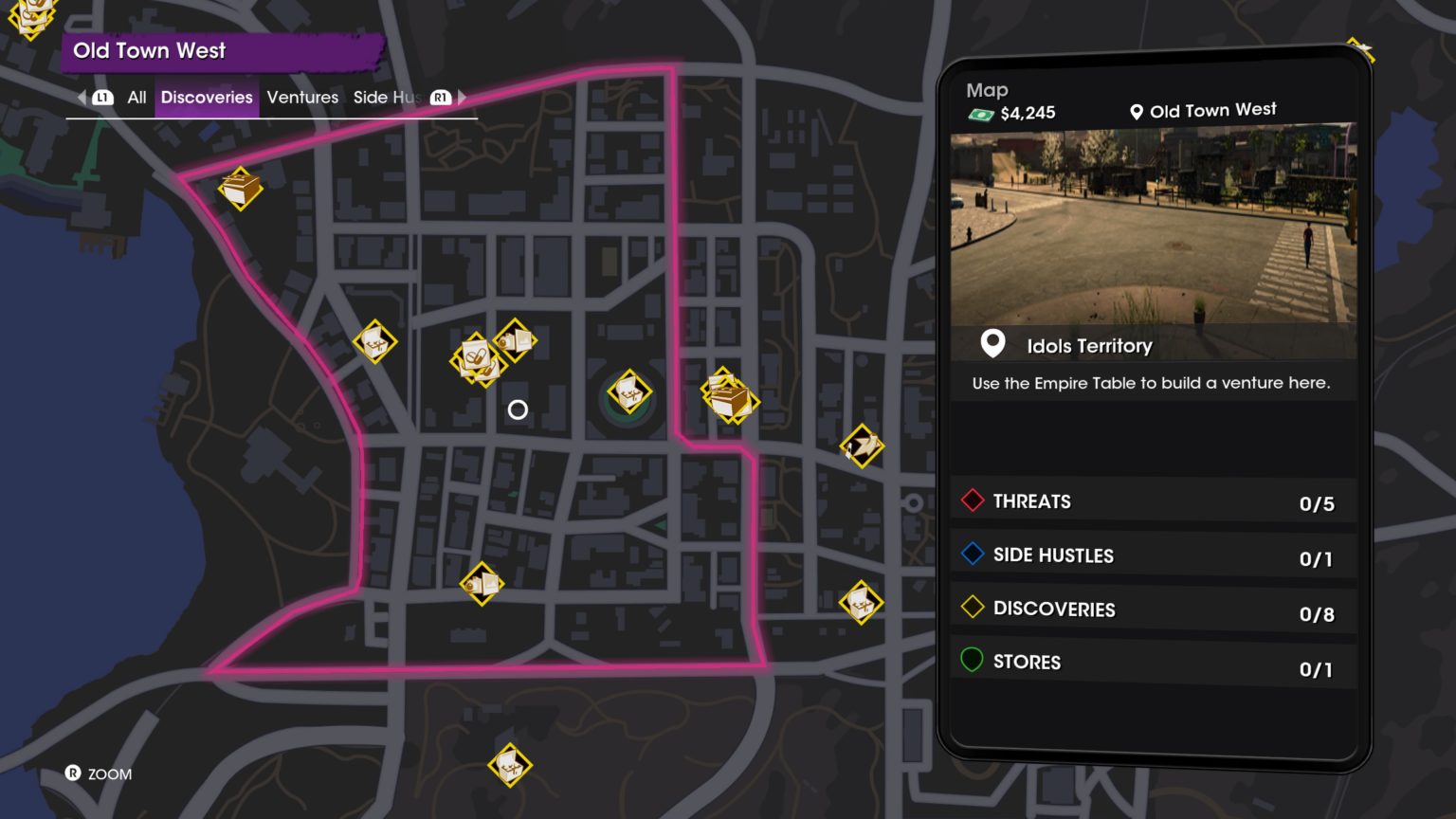Select the chest discovery at the bottom of the map
This screenshot has width=1456, height=819.
510,763
